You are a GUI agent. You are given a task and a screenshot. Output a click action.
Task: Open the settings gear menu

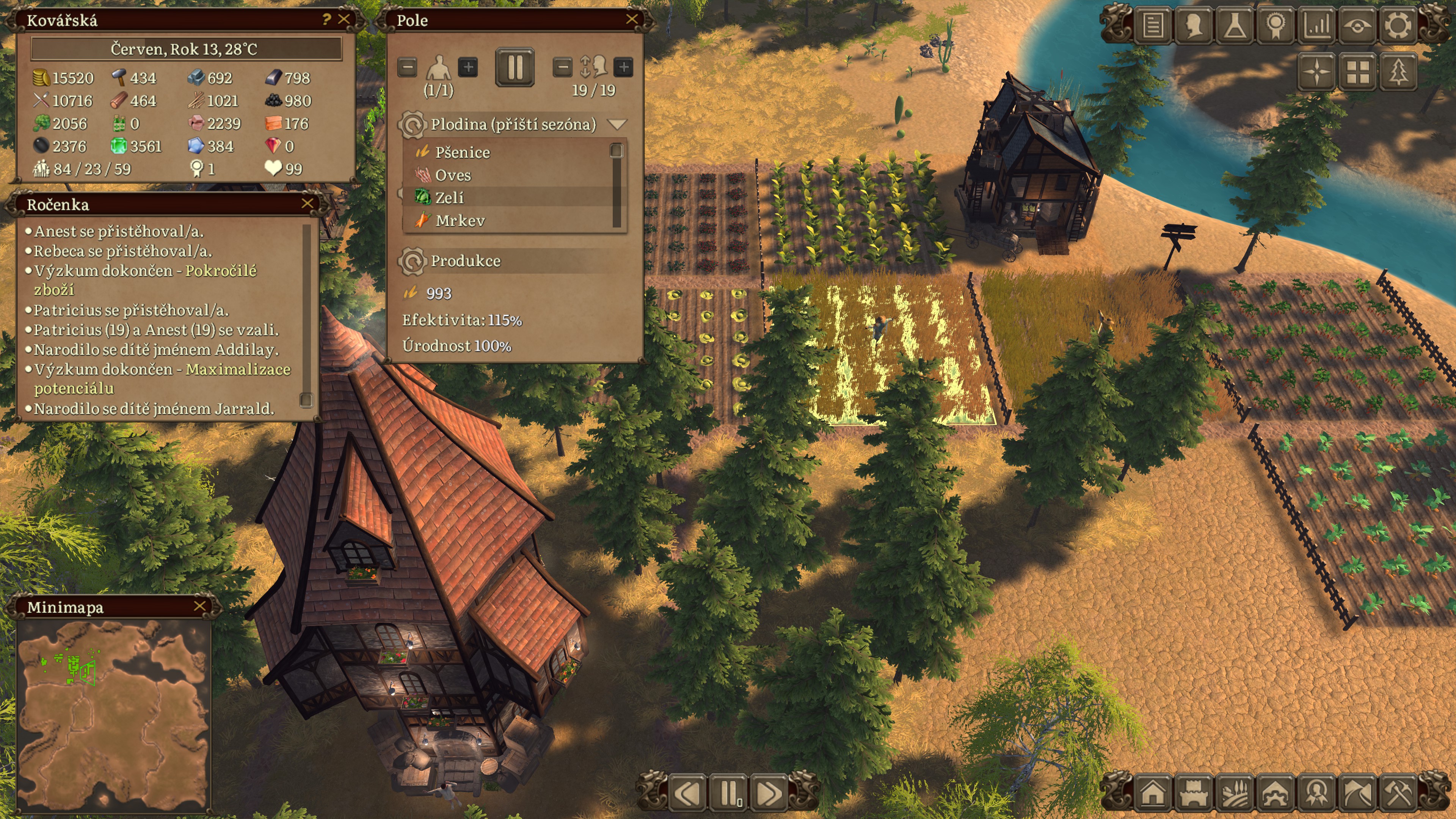click(x=1398, y=25)
